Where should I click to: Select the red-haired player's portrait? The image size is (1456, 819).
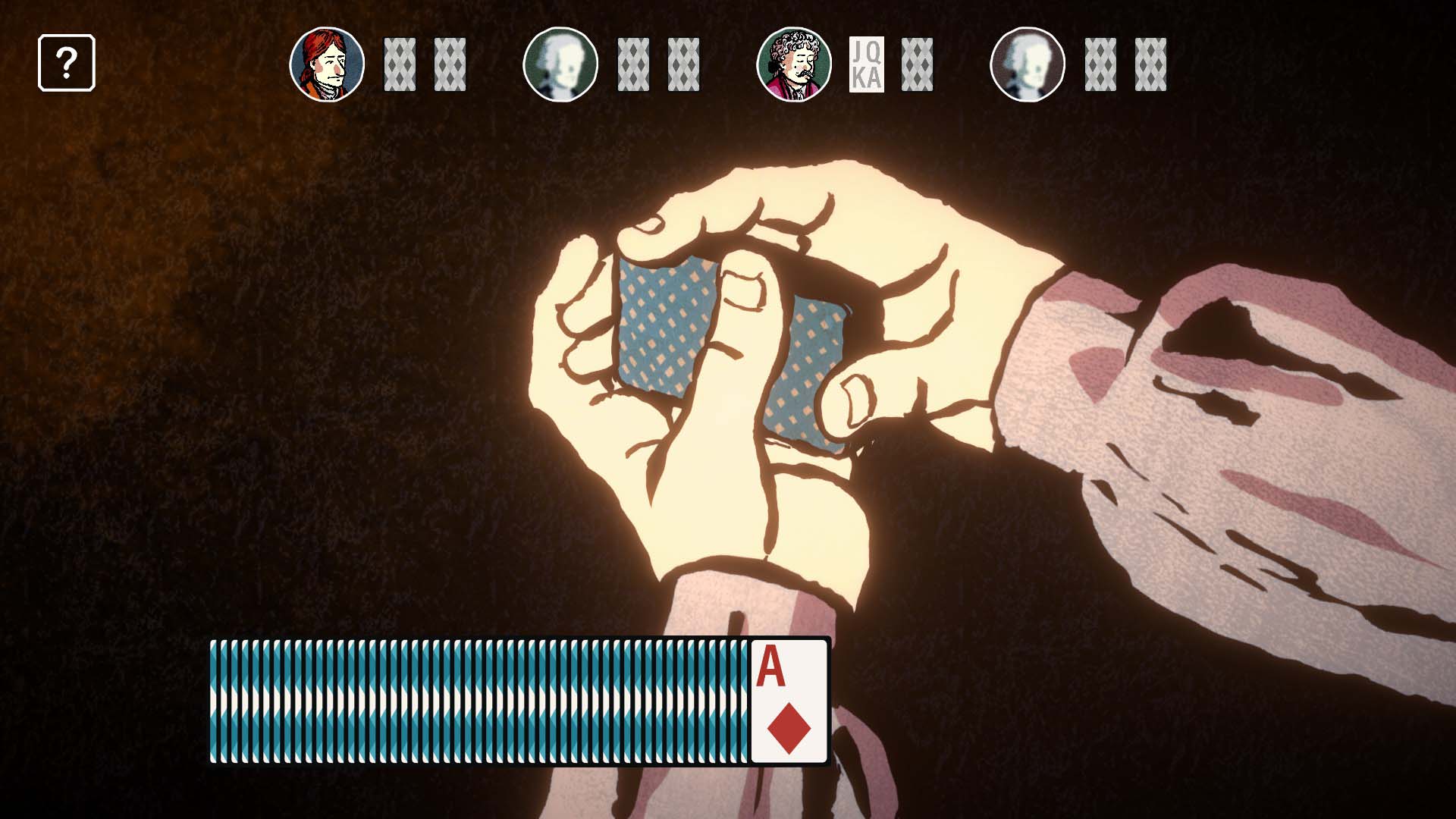click(327, 64)
